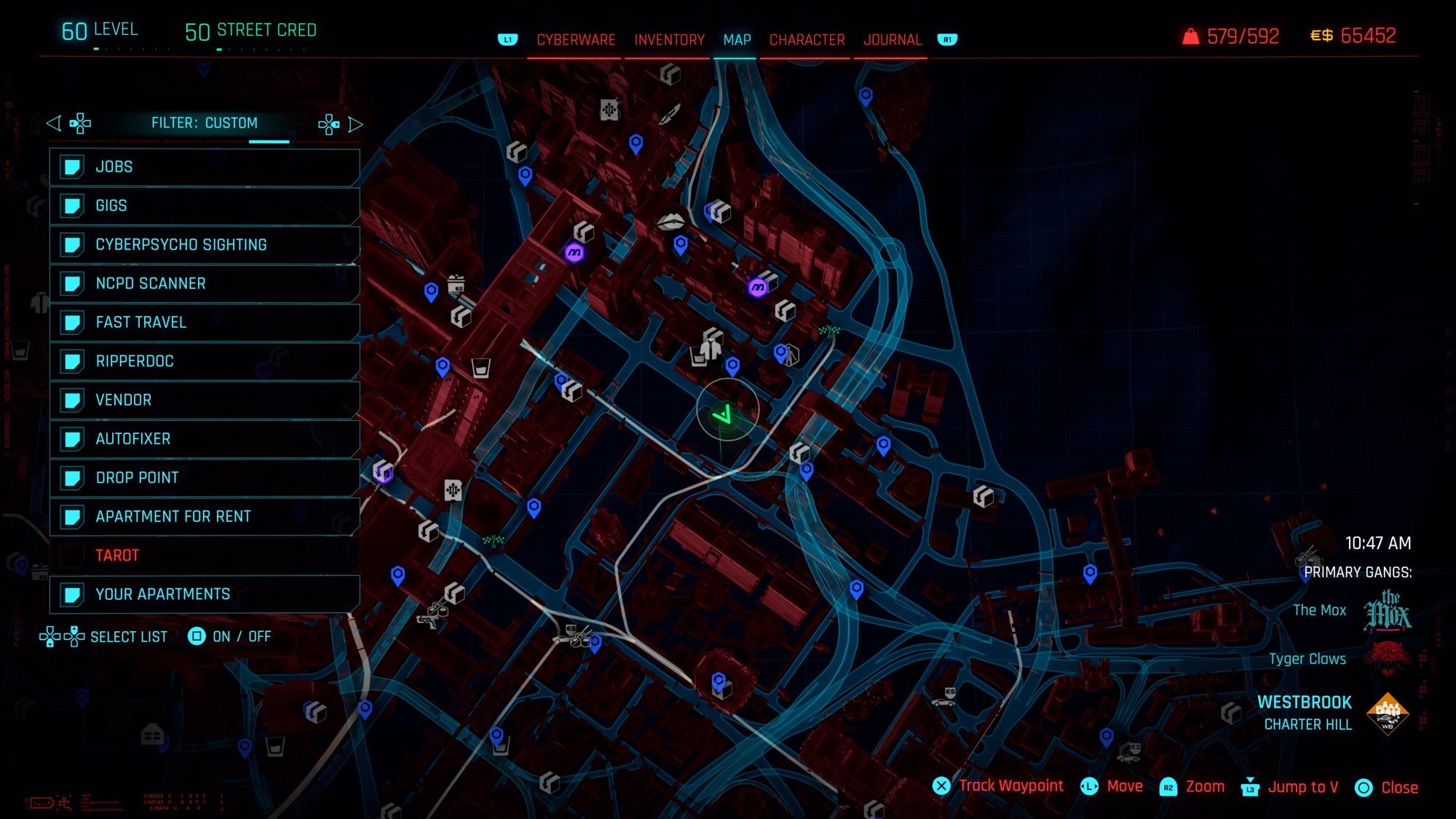This screenshot has width=1456, height=819.
Task: Select the green player position marker
Action: click(x=724, y=415)
